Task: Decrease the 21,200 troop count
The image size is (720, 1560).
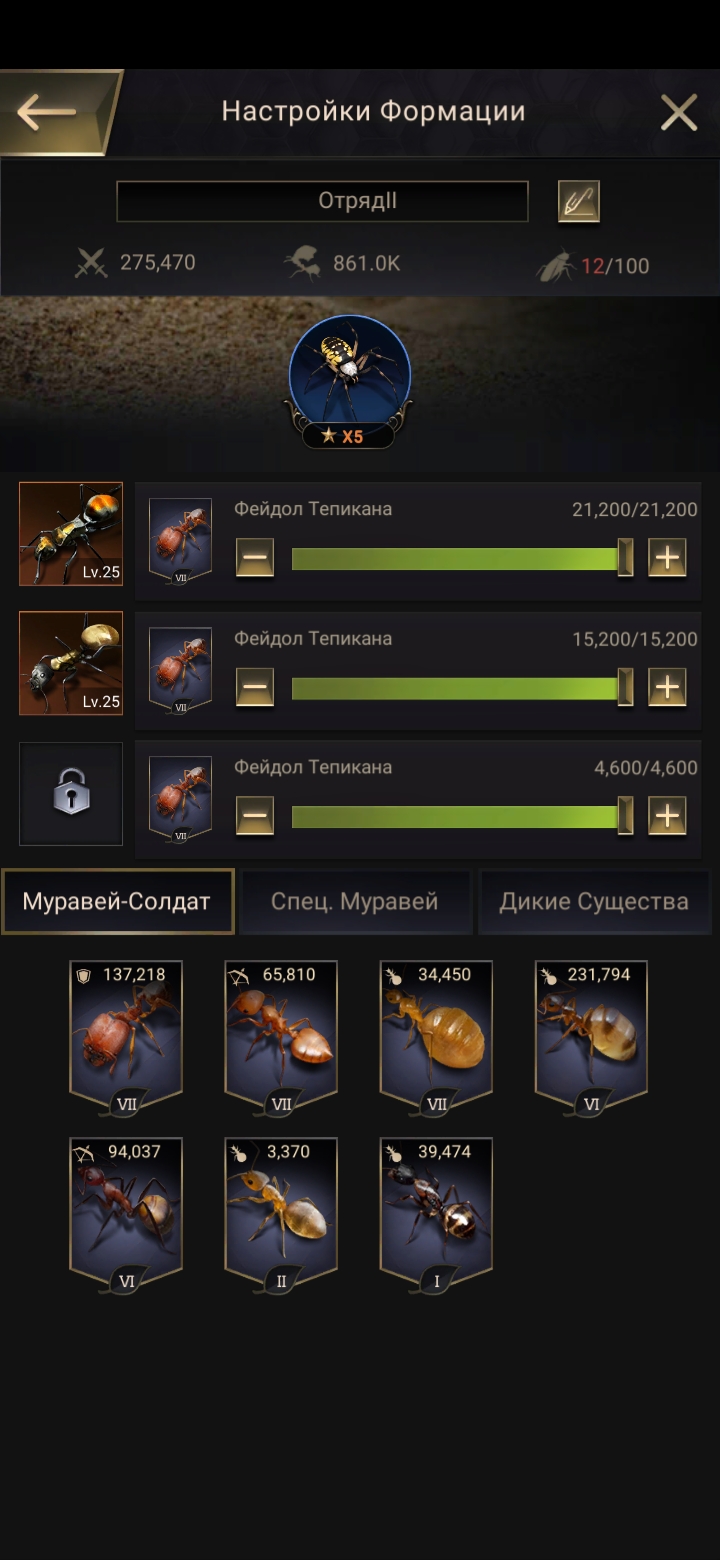Action: 255,557
